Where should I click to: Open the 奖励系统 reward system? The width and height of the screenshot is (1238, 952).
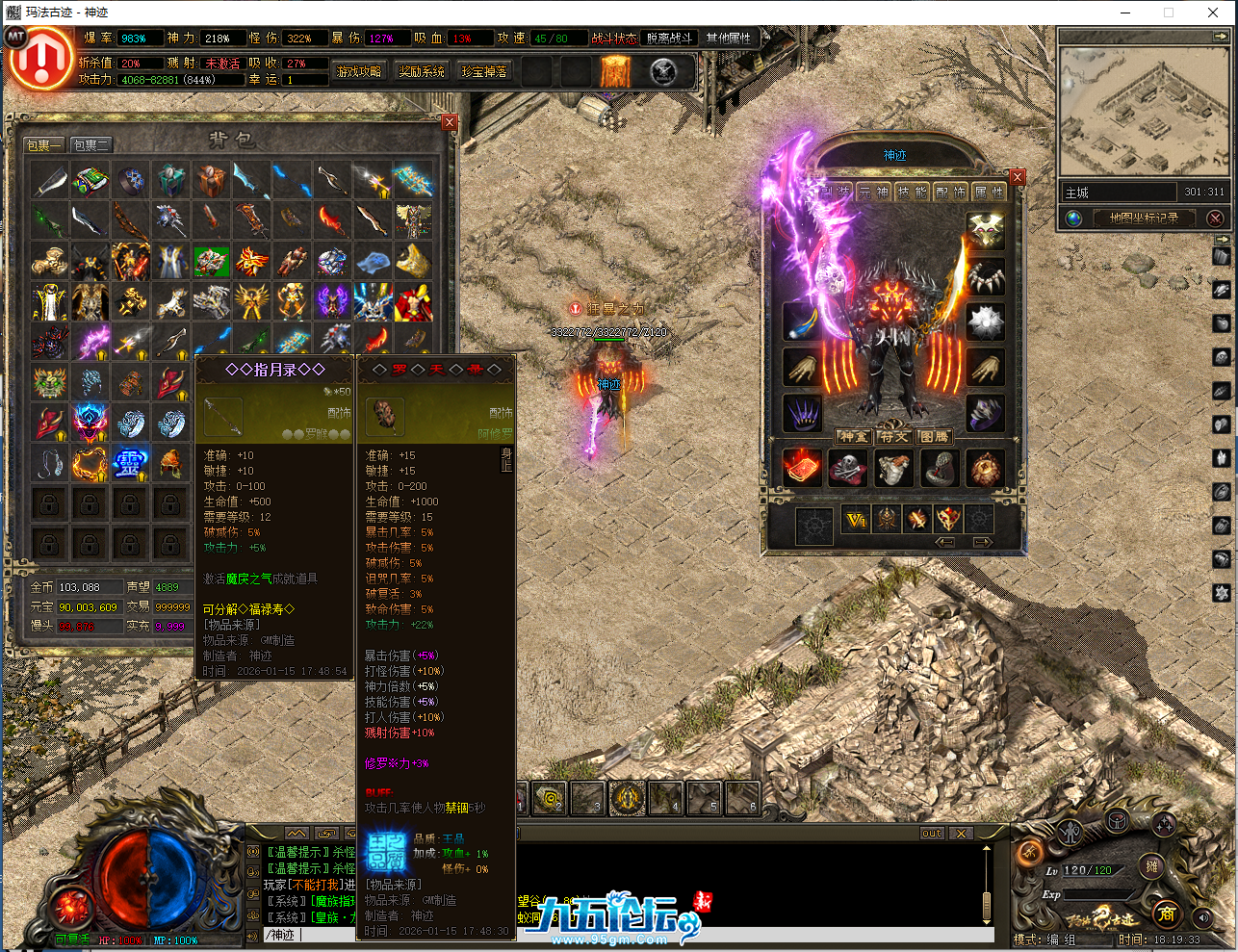(422, 72)
